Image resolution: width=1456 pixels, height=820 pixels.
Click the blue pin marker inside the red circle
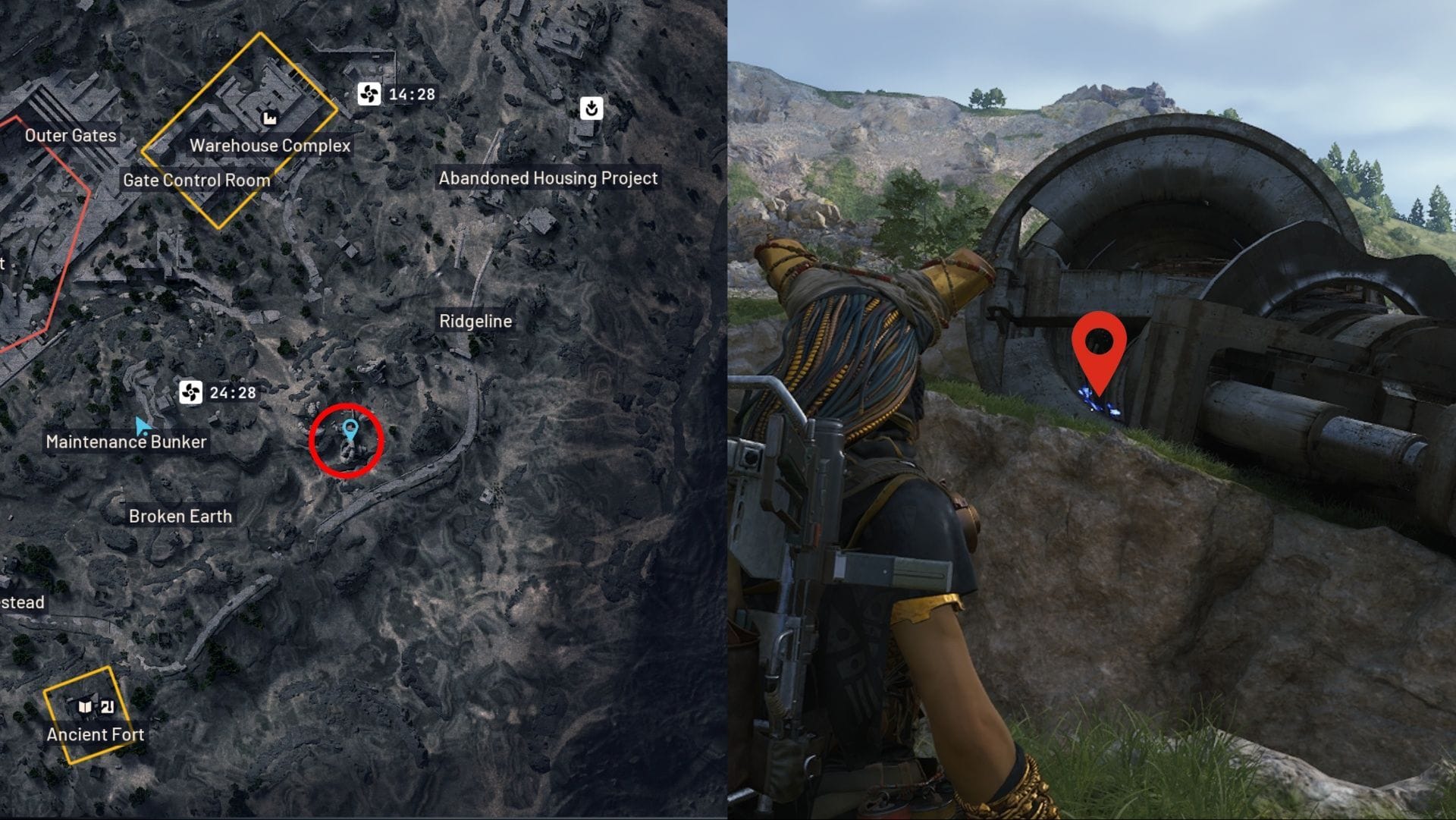[x=350, y=430]
